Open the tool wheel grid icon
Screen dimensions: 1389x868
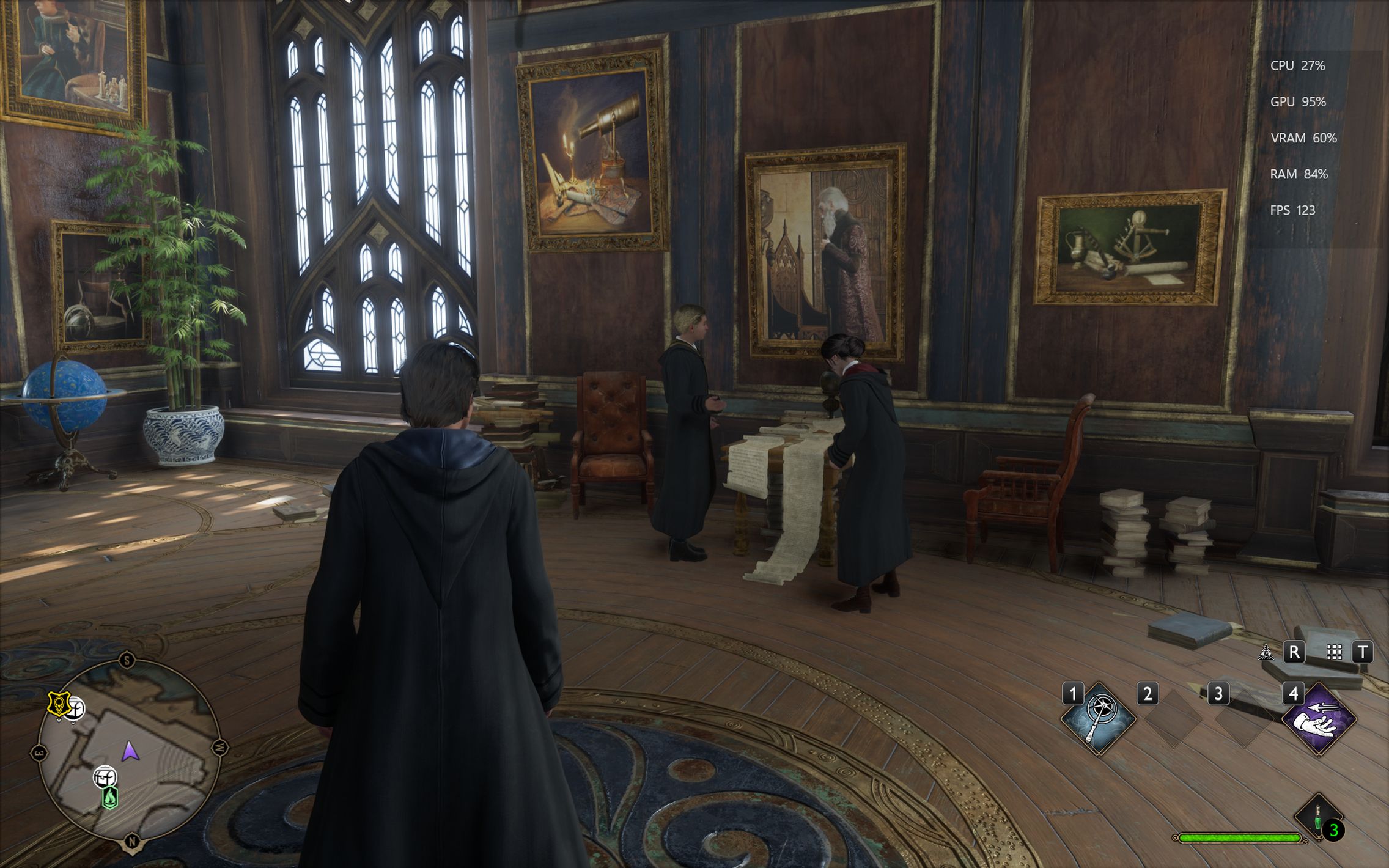[x=1334, y=652]
